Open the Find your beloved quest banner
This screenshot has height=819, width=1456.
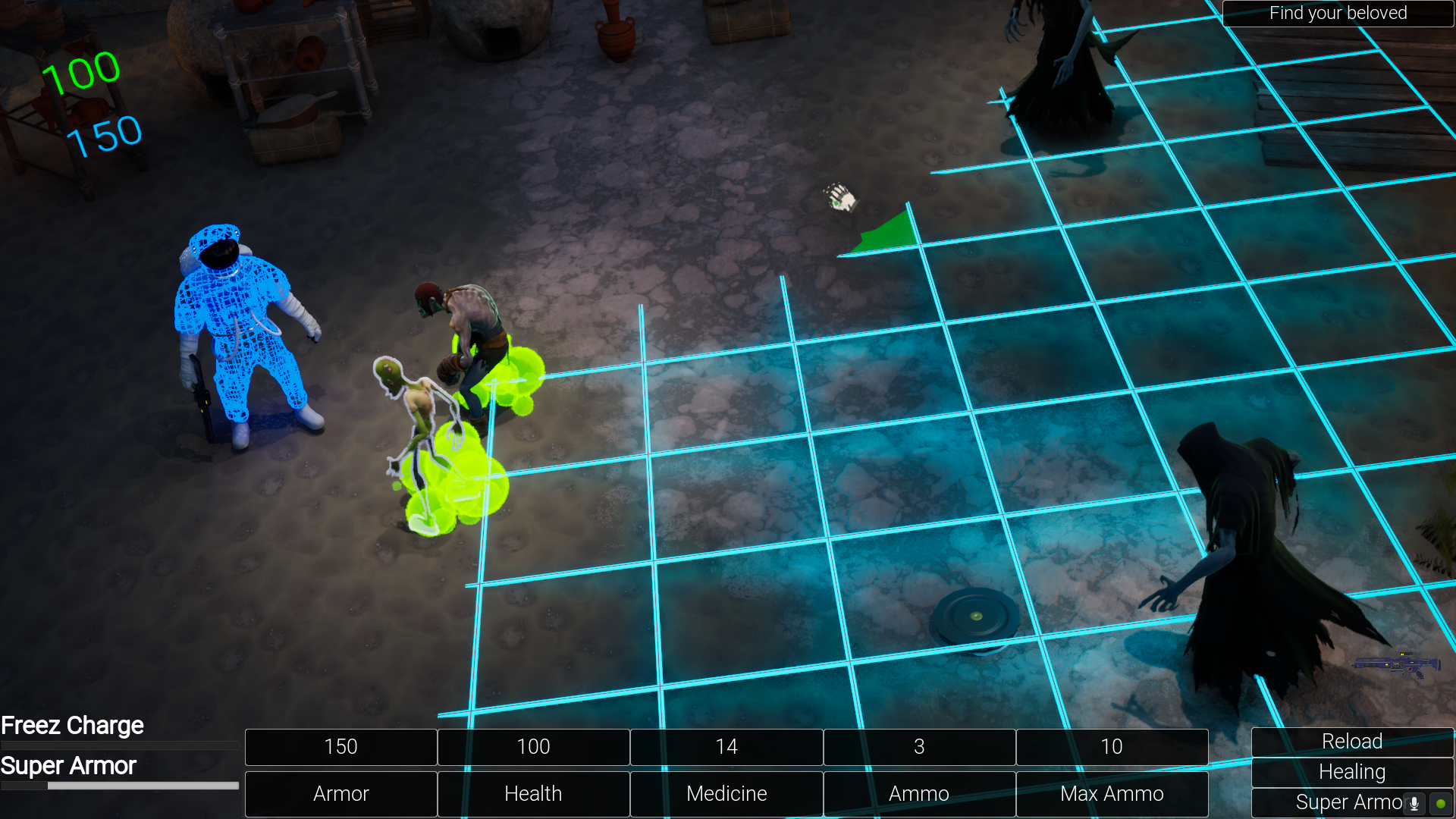coord(1337,13)
